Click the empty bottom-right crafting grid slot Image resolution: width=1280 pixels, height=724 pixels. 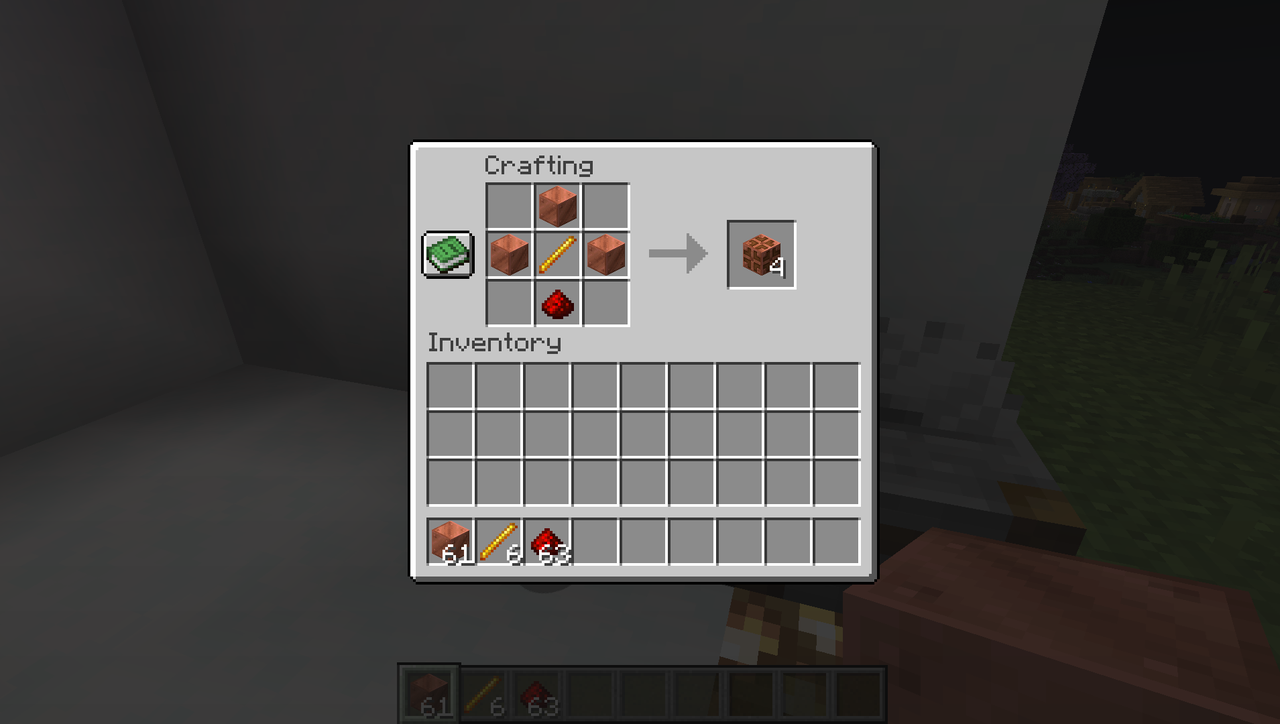pos(605,303)
